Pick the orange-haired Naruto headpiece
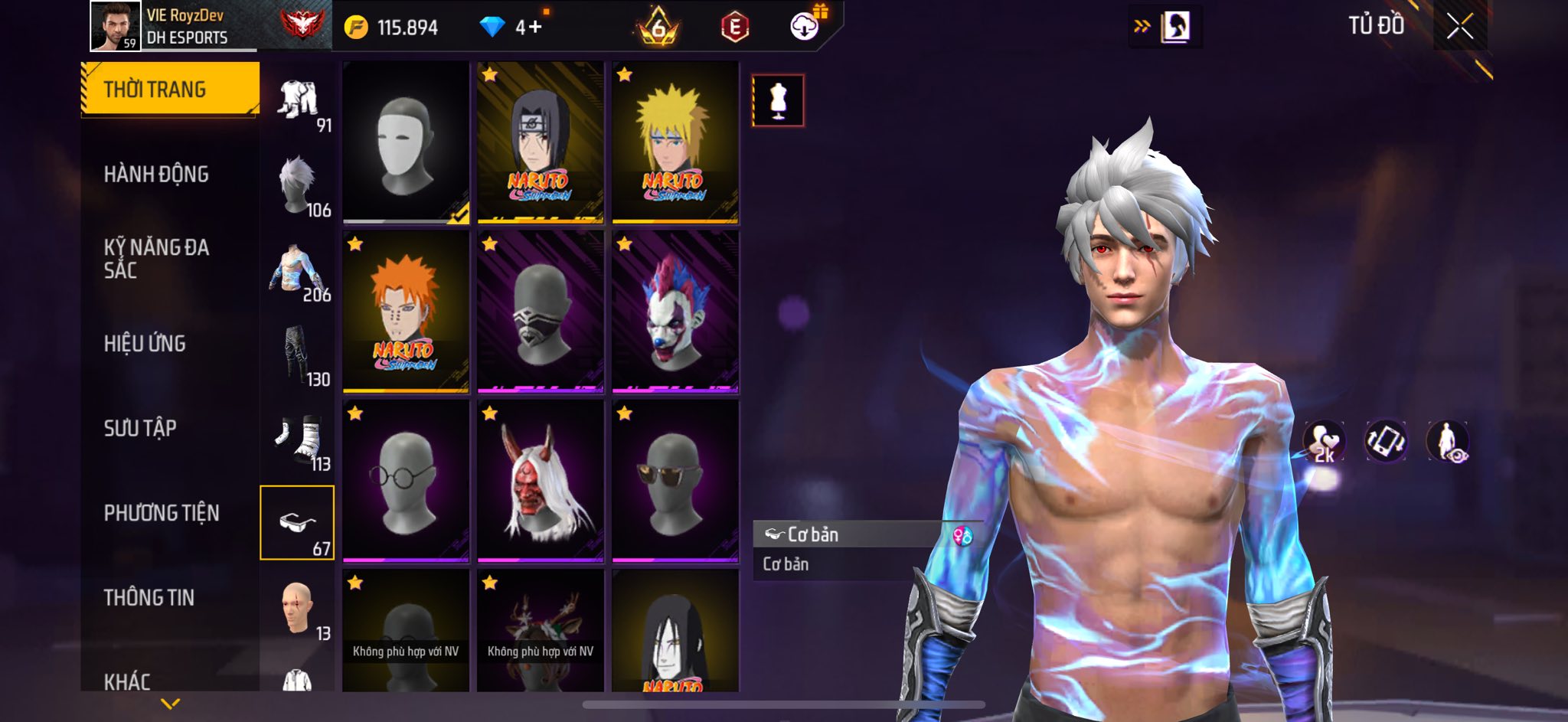Viewport: 1568px width, 722px height. click(x=406, y=312)
